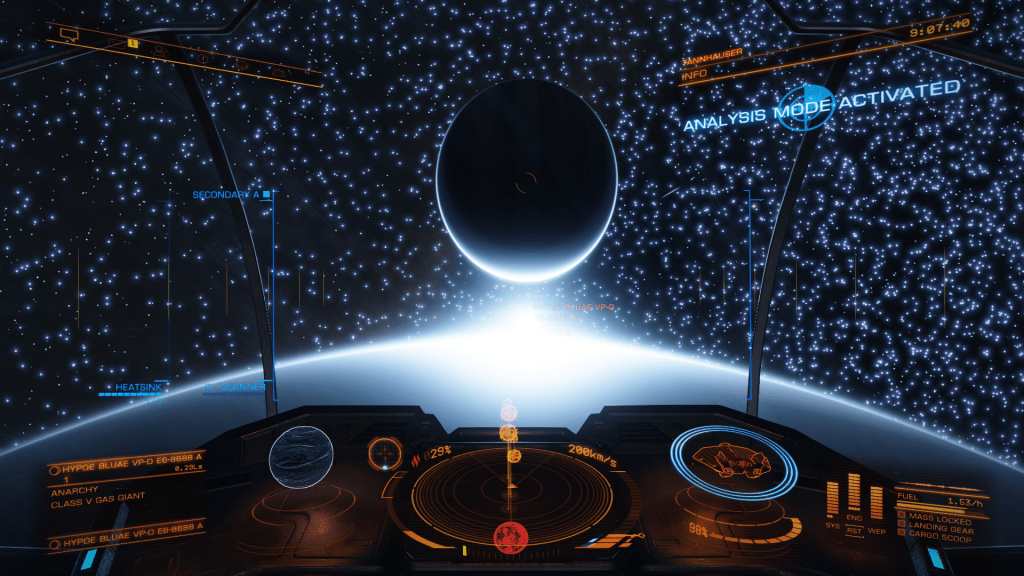Select the SYS power distributor bar

coord(832,498)
